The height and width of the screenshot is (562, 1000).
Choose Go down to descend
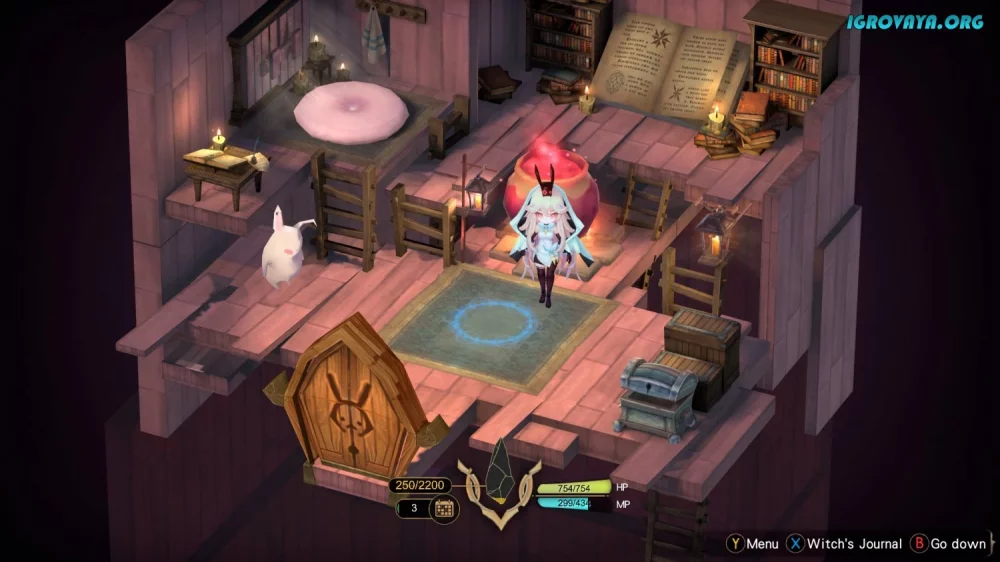pyautogui.click(x=948, y=544)
